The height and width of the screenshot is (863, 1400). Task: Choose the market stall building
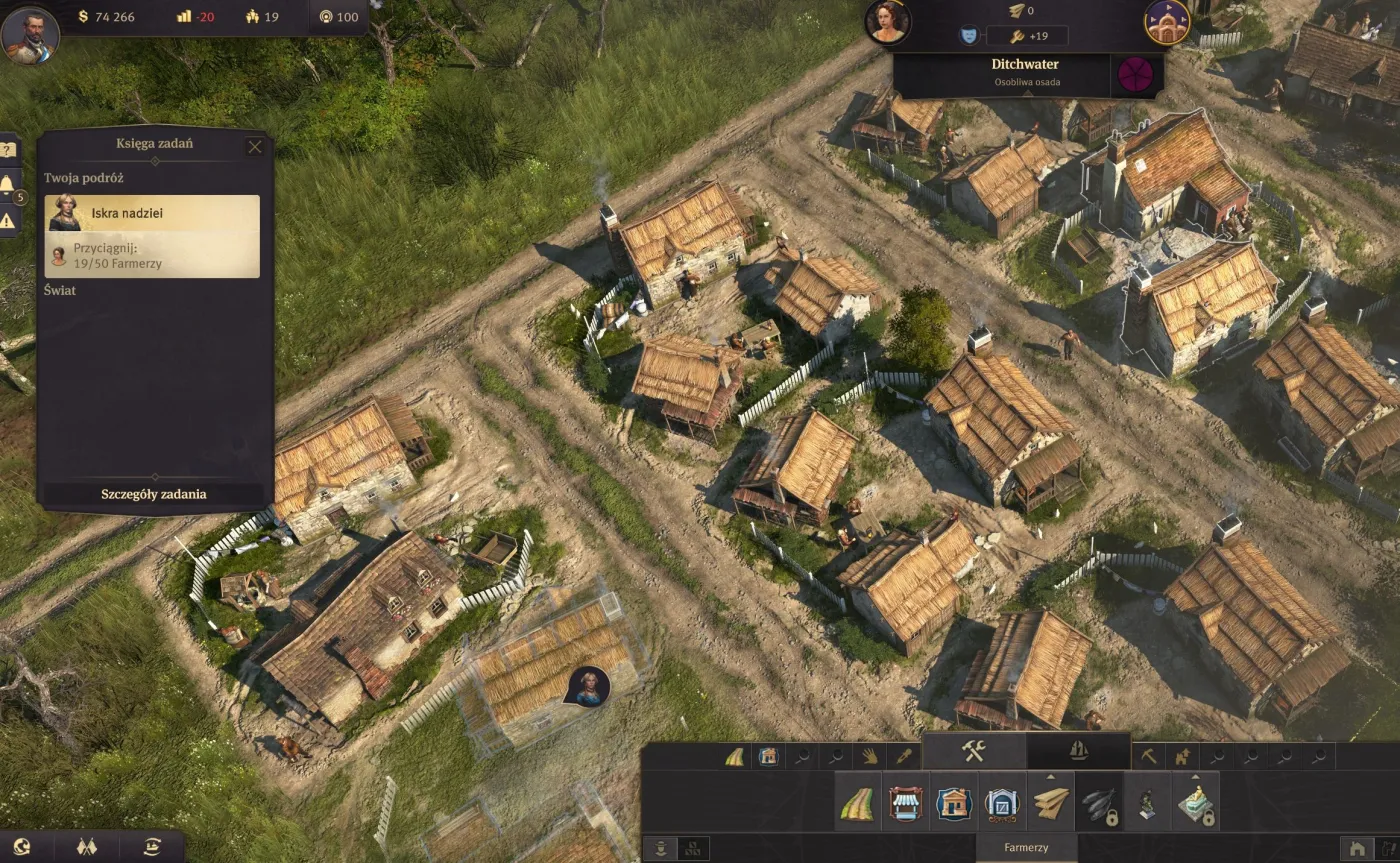(905, 803)
